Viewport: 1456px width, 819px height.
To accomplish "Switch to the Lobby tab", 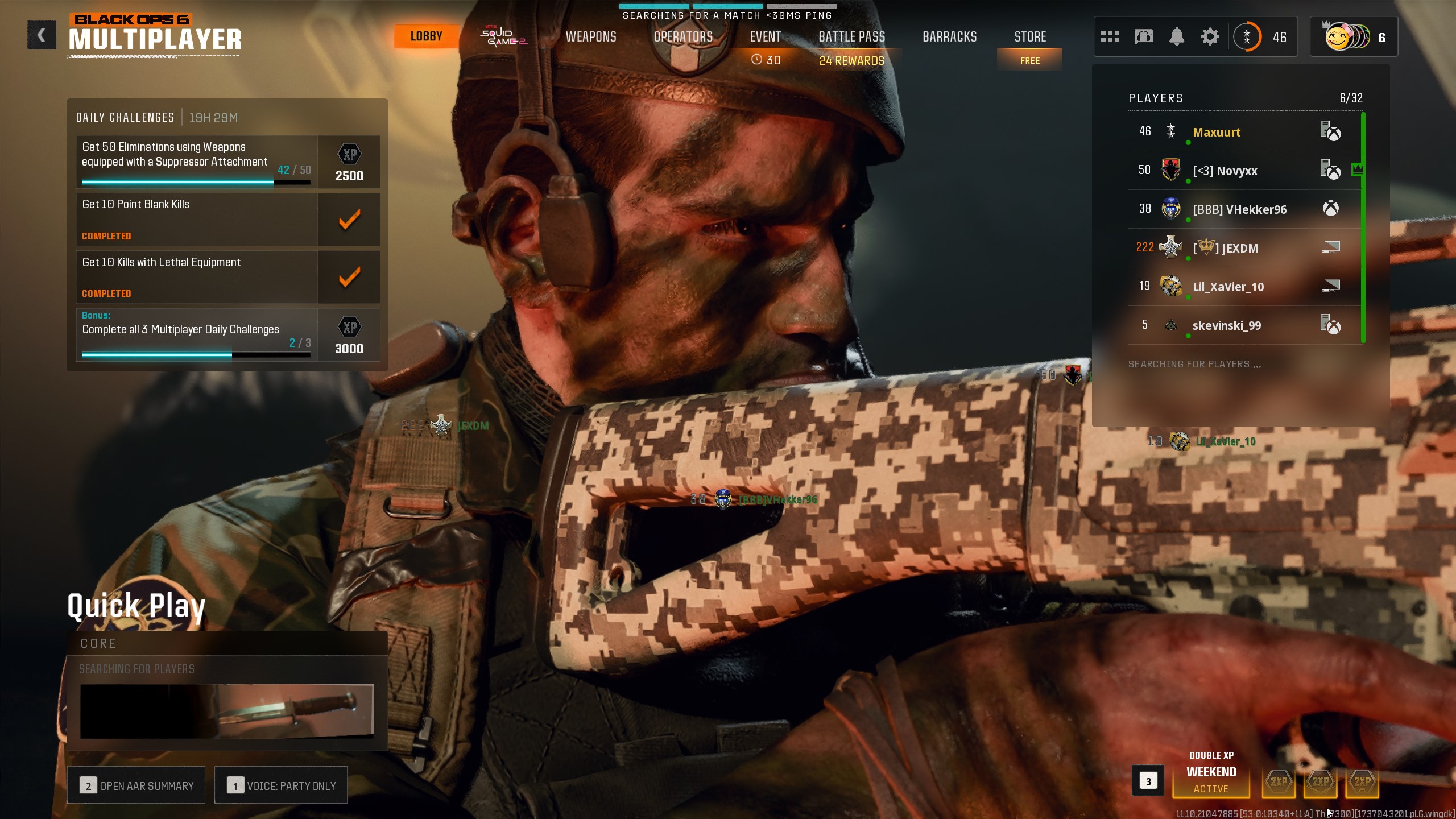I will [426, 36].
